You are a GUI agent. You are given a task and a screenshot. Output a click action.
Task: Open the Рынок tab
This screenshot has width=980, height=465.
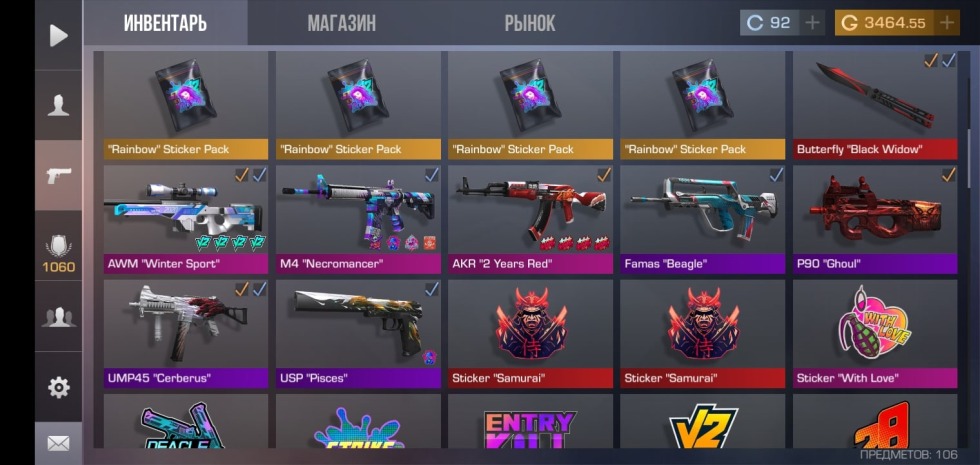[530, 23]
